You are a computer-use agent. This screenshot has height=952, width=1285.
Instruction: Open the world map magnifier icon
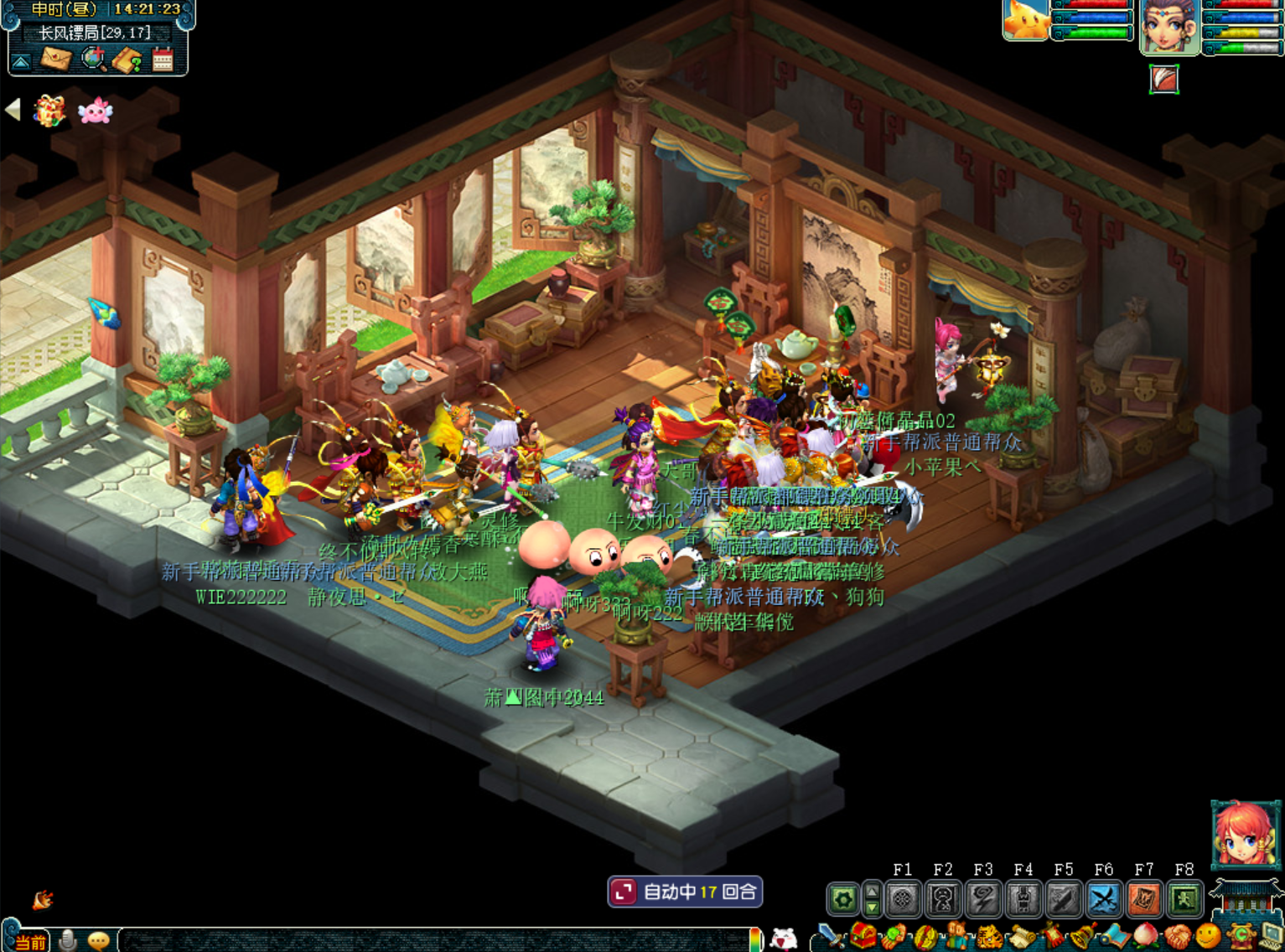(x=93, y=59)
